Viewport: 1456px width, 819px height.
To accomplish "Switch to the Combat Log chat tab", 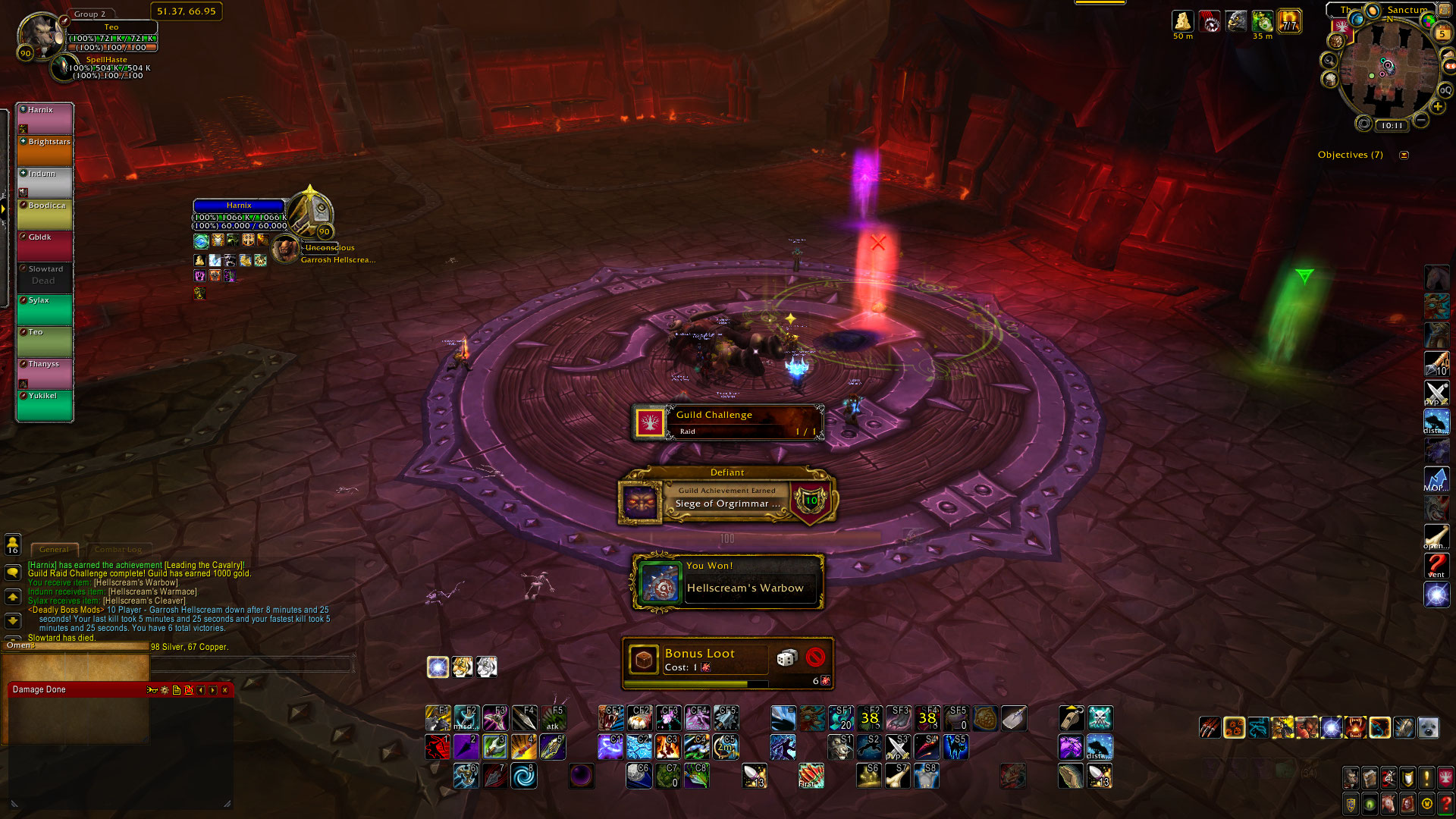I will [x=118, y=549].
